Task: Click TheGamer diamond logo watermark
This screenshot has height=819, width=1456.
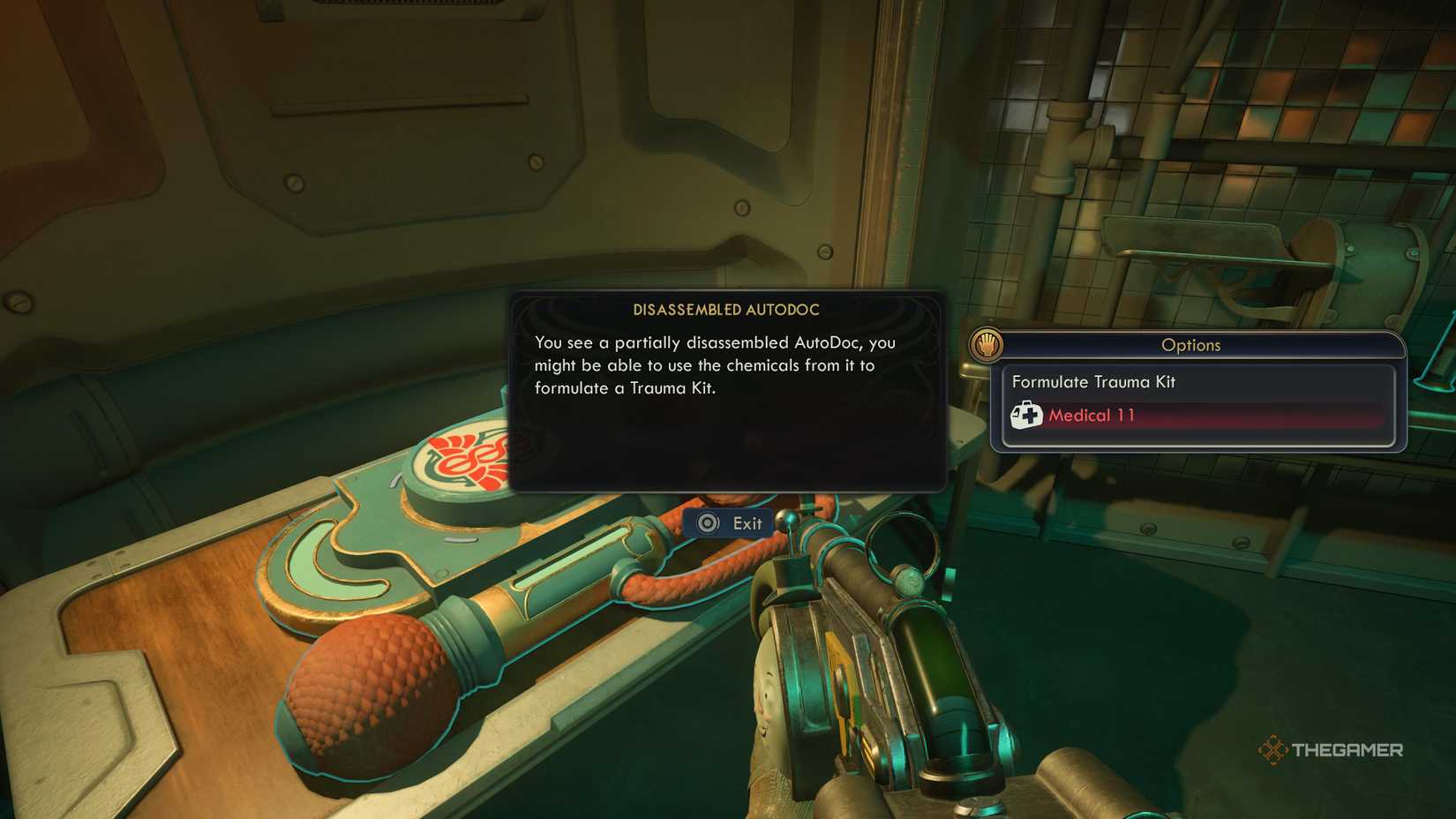Action: [1274, 749]
